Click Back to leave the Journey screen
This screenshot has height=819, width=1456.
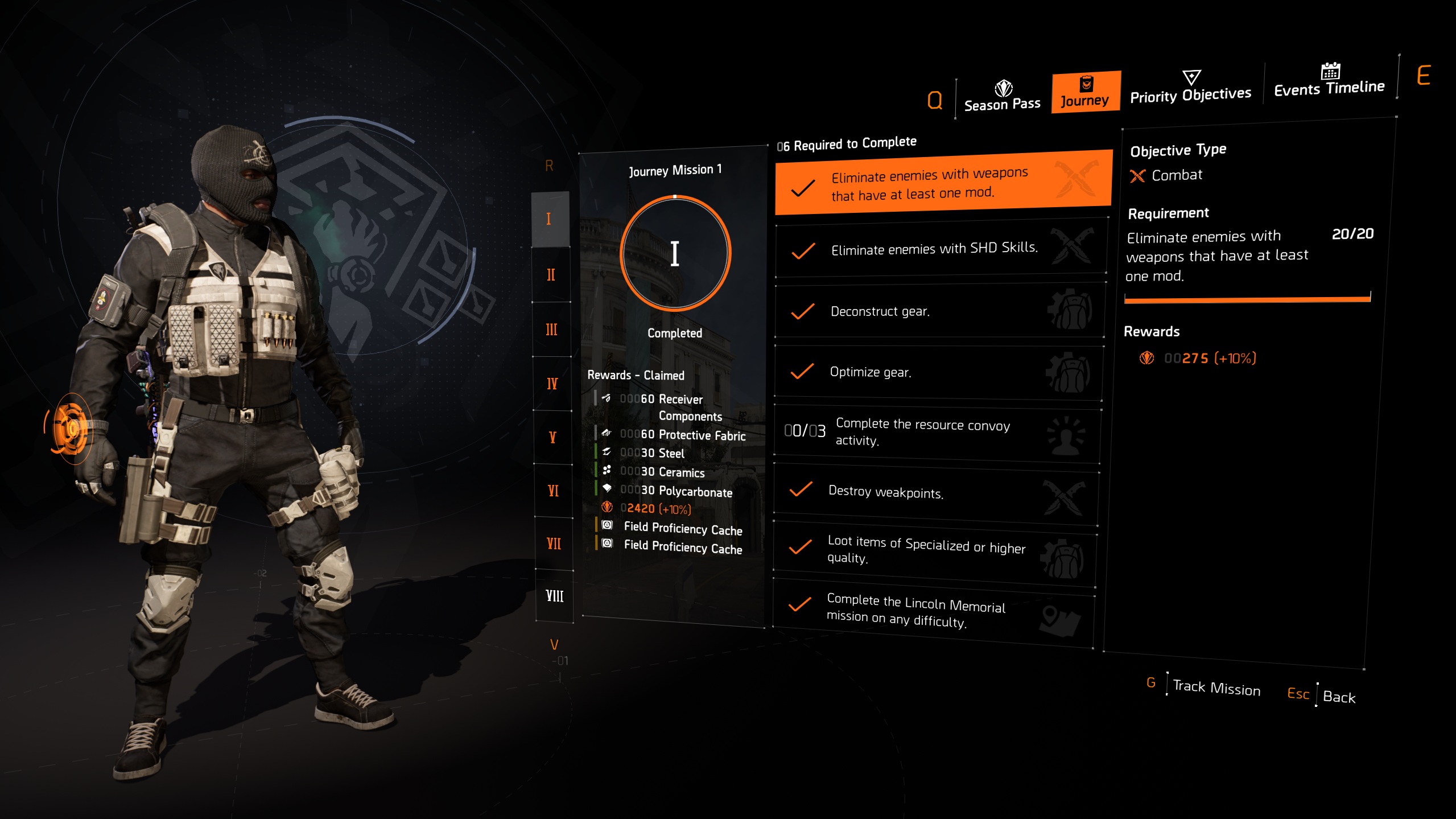coord(1339,697)
